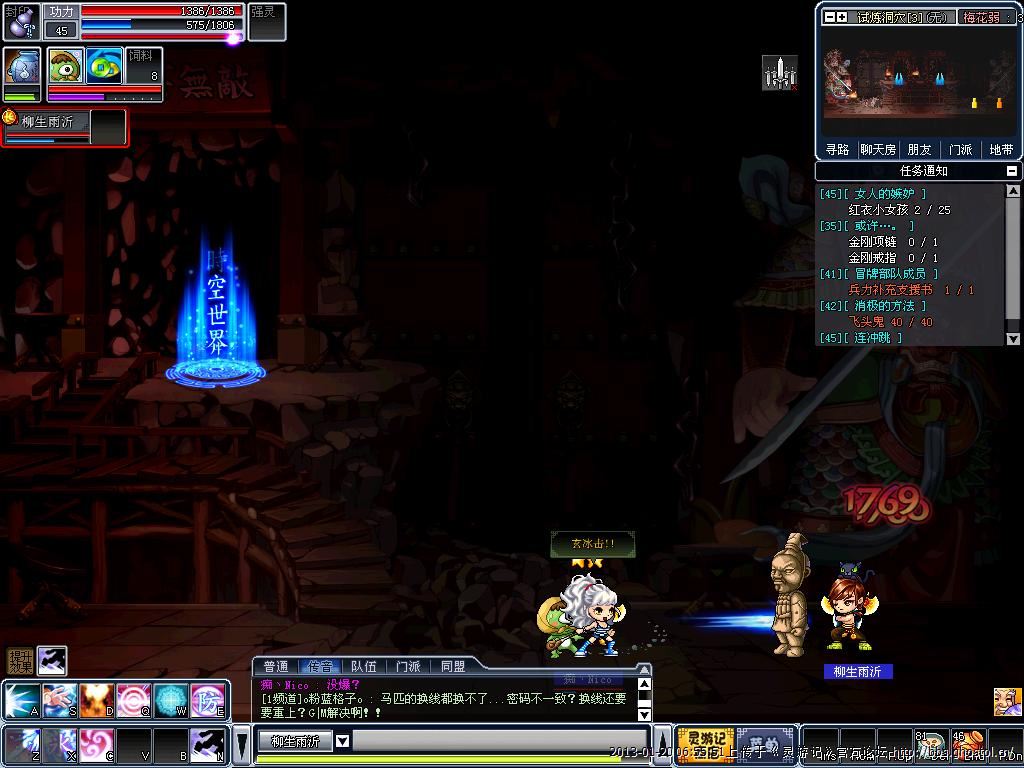Open 寻路 pathfinding below the minimap
Screen dimensions: 1024x768
pos(837,150)
